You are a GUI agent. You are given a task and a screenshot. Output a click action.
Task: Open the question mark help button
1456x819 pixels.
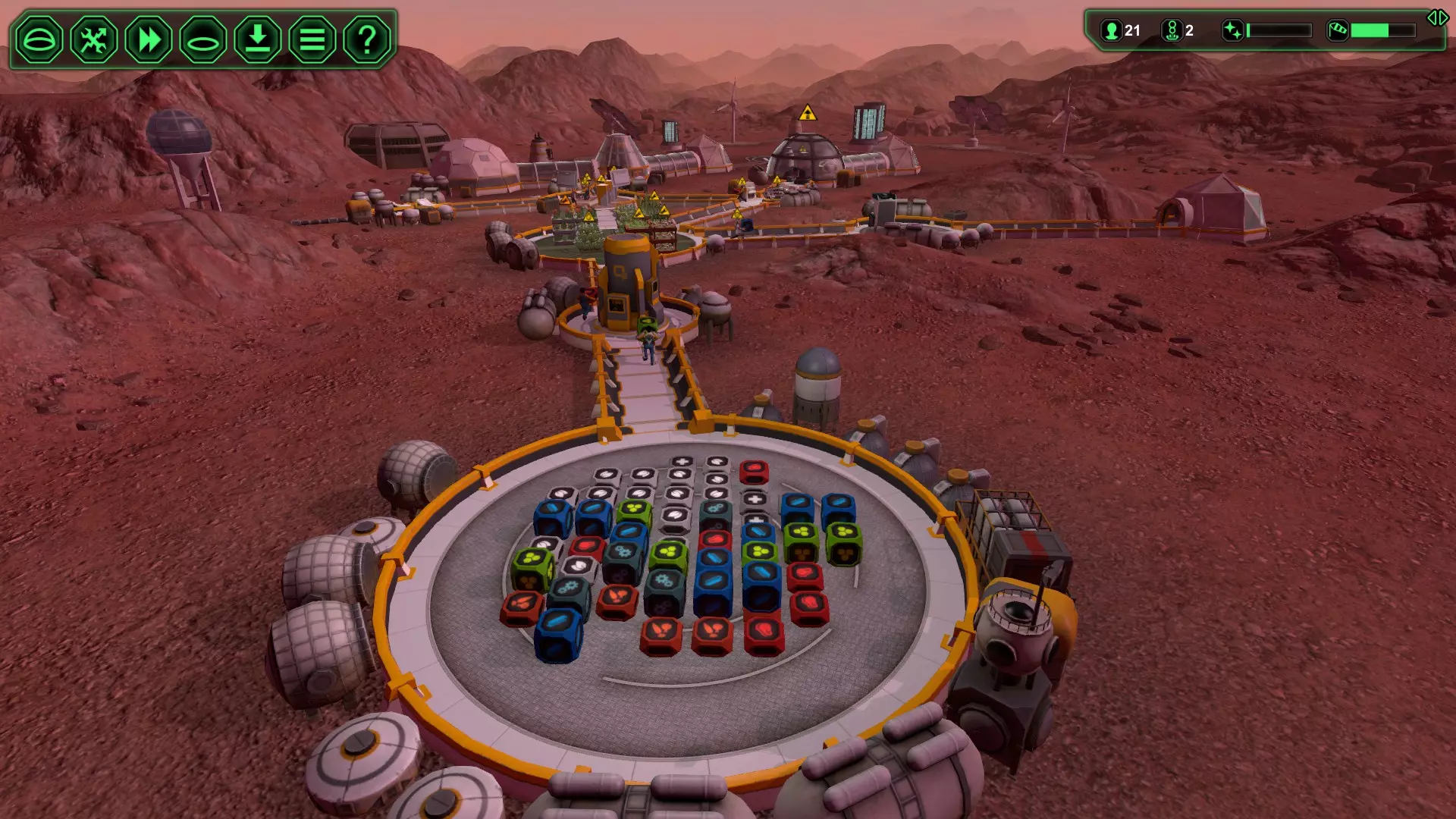[367, 39]
